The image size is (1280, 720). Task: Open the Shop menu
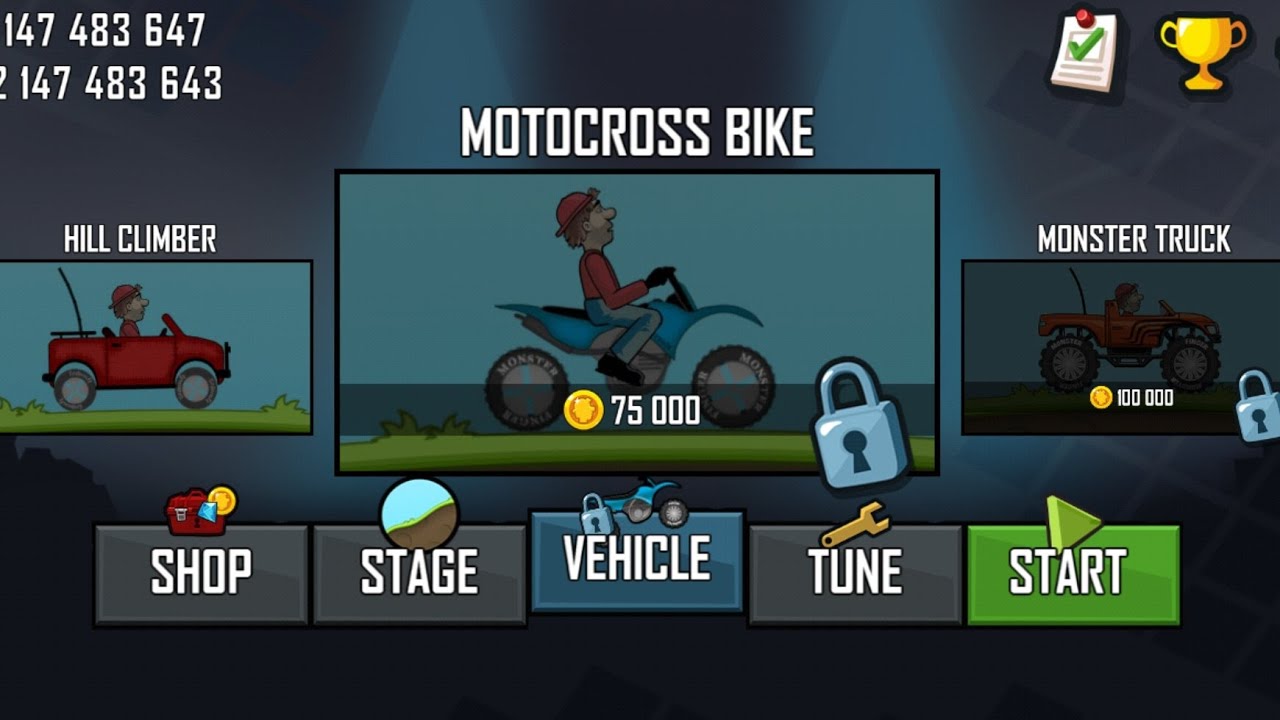pos(201,573)
